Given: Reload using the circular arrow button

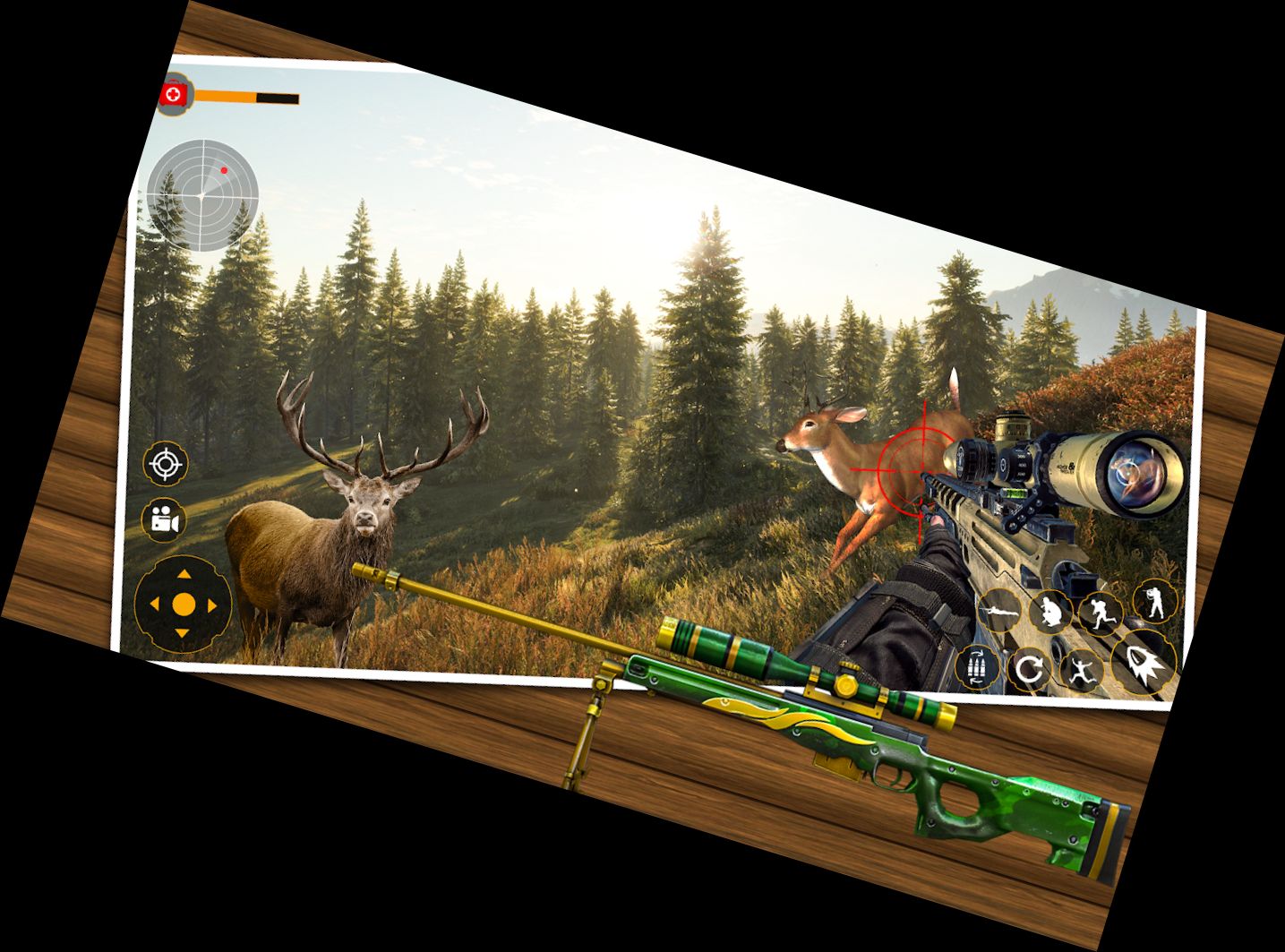Looking at the screenshot, I should pos(1030,669).
